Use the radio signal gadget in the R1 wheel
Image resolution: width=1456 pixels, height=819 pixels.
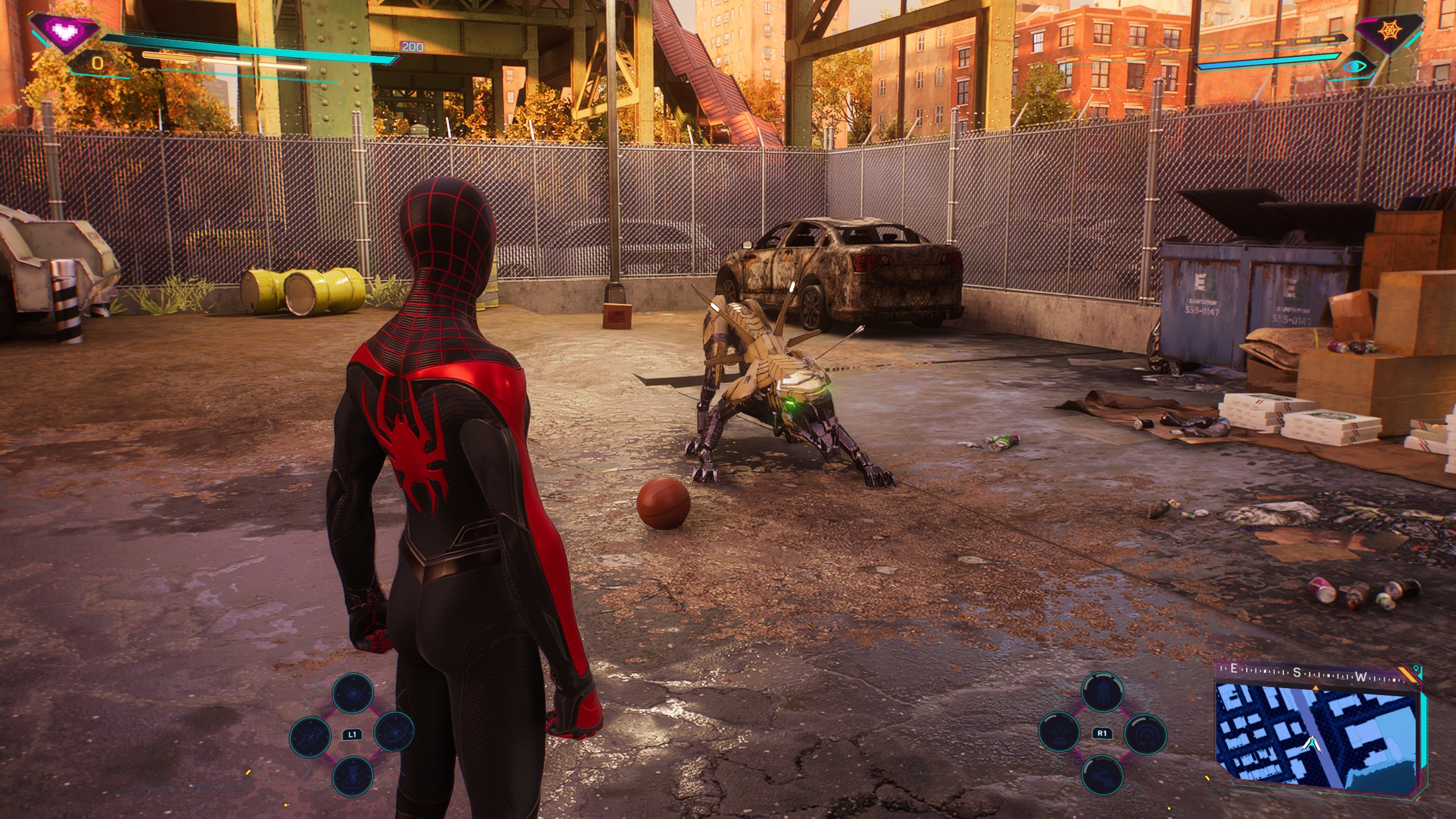click(x=1145, y=733)
